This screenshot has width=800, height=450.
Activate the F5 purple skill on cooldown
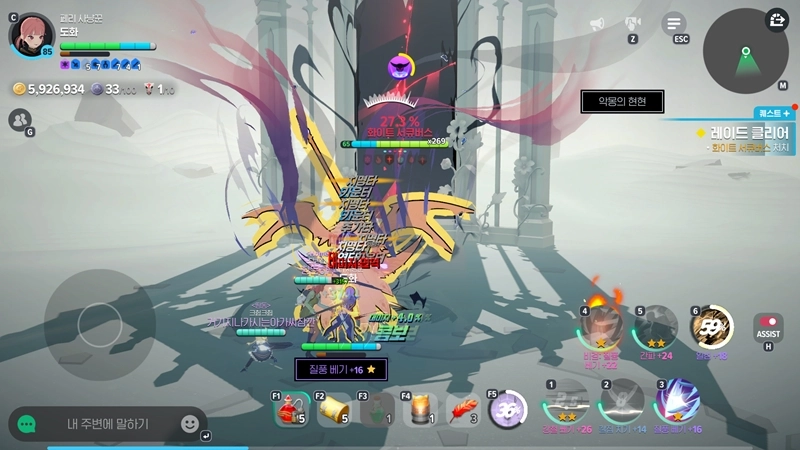[x=507, y=409]
